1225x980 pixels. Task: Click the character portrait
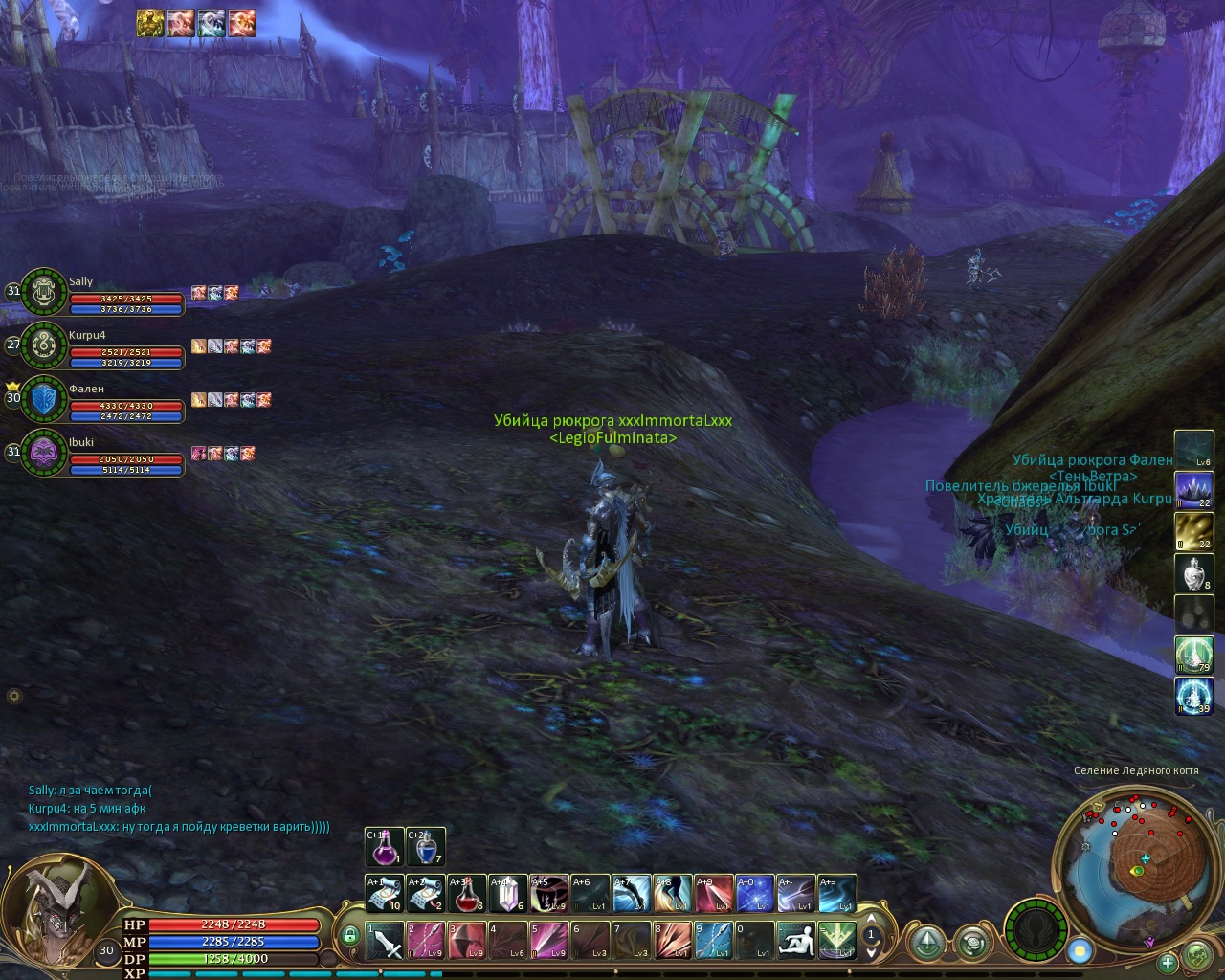[x=59, y=914]
